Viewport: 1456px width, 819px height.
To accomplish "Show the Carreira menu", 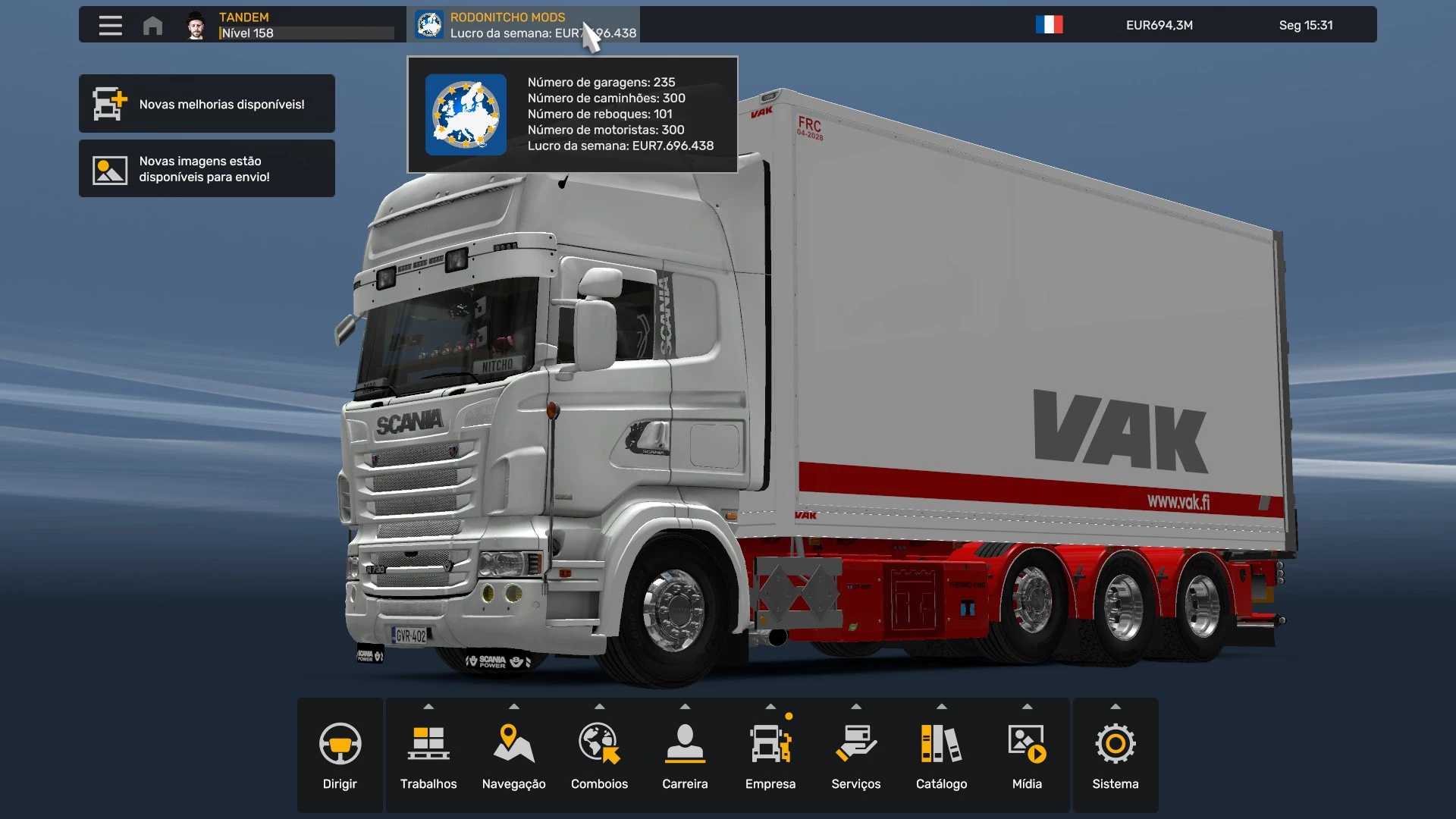I will click(685, 755).
